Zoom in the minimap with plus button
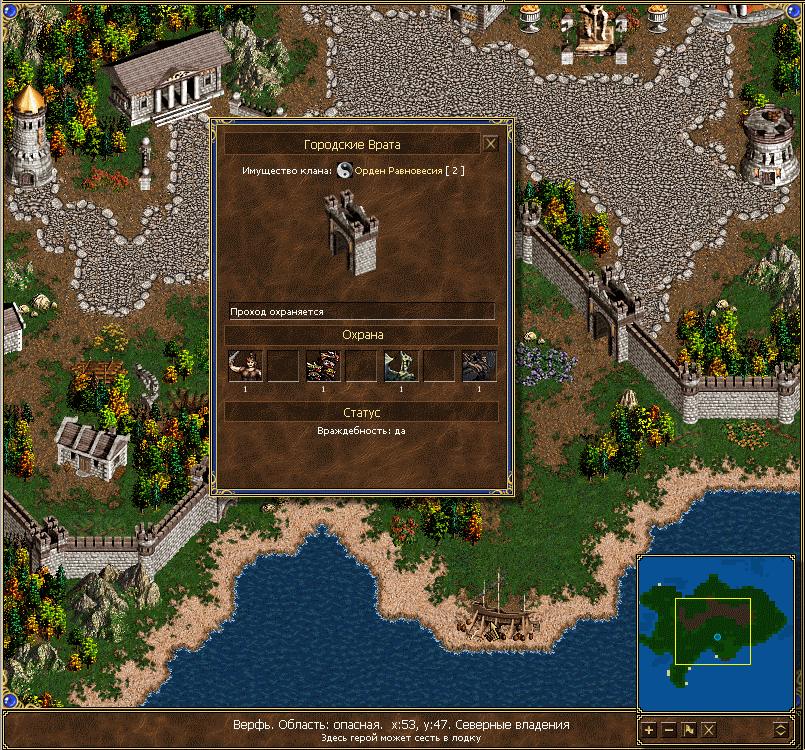 pyautogui.click(x=649, y=729)
